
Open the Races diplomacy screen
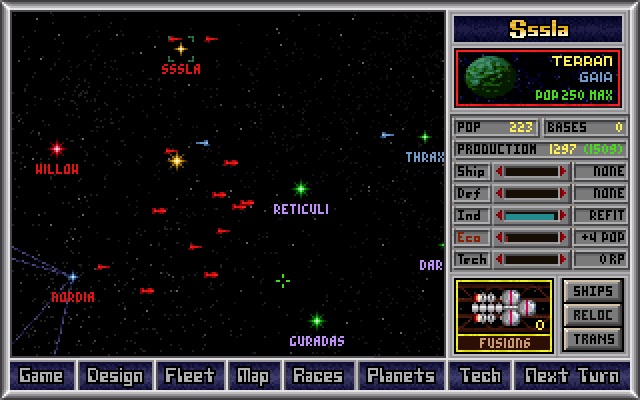coord(317,376)
